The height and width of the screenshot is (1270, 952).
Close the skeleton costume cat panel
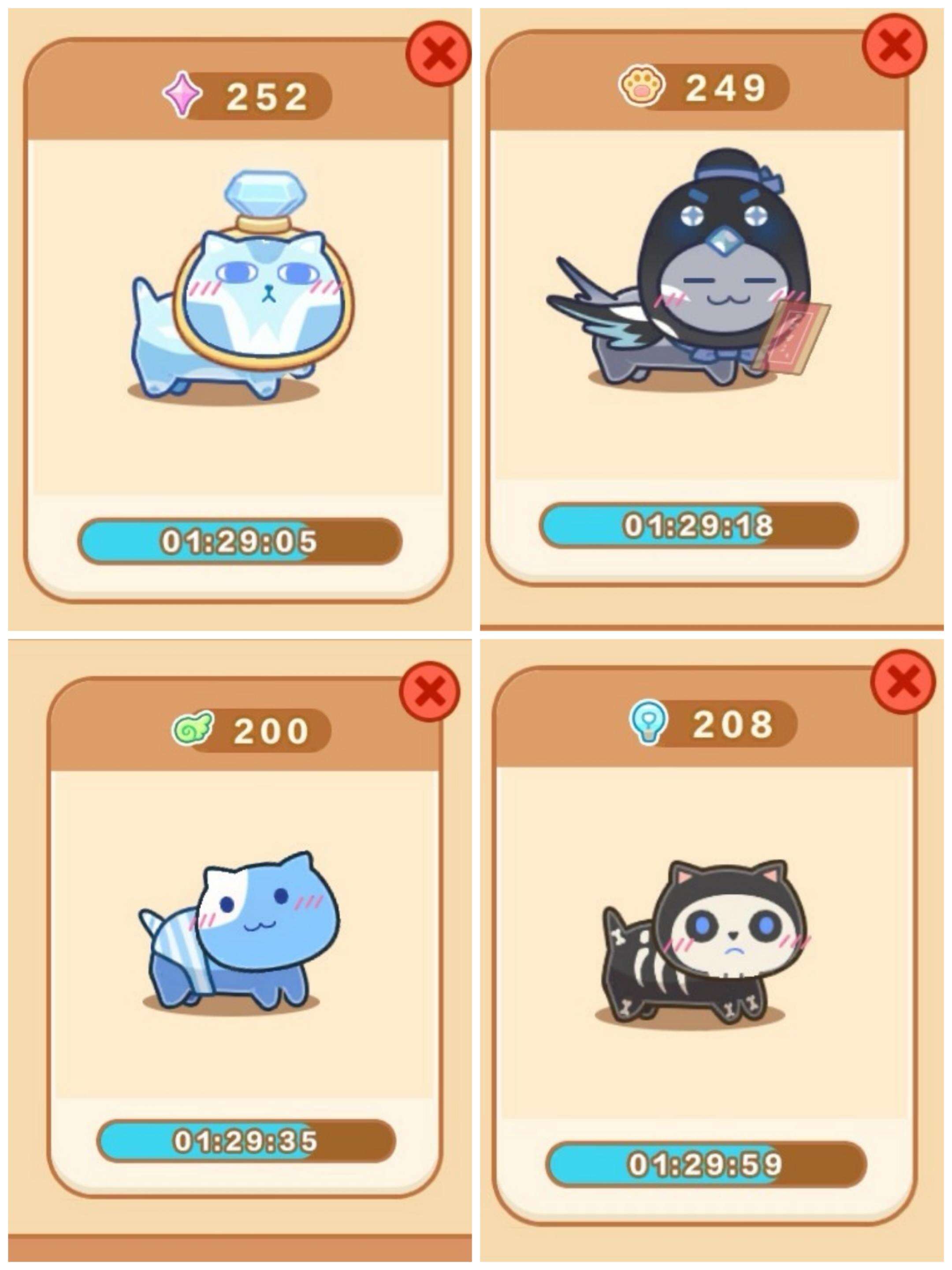tap(903, 682)
